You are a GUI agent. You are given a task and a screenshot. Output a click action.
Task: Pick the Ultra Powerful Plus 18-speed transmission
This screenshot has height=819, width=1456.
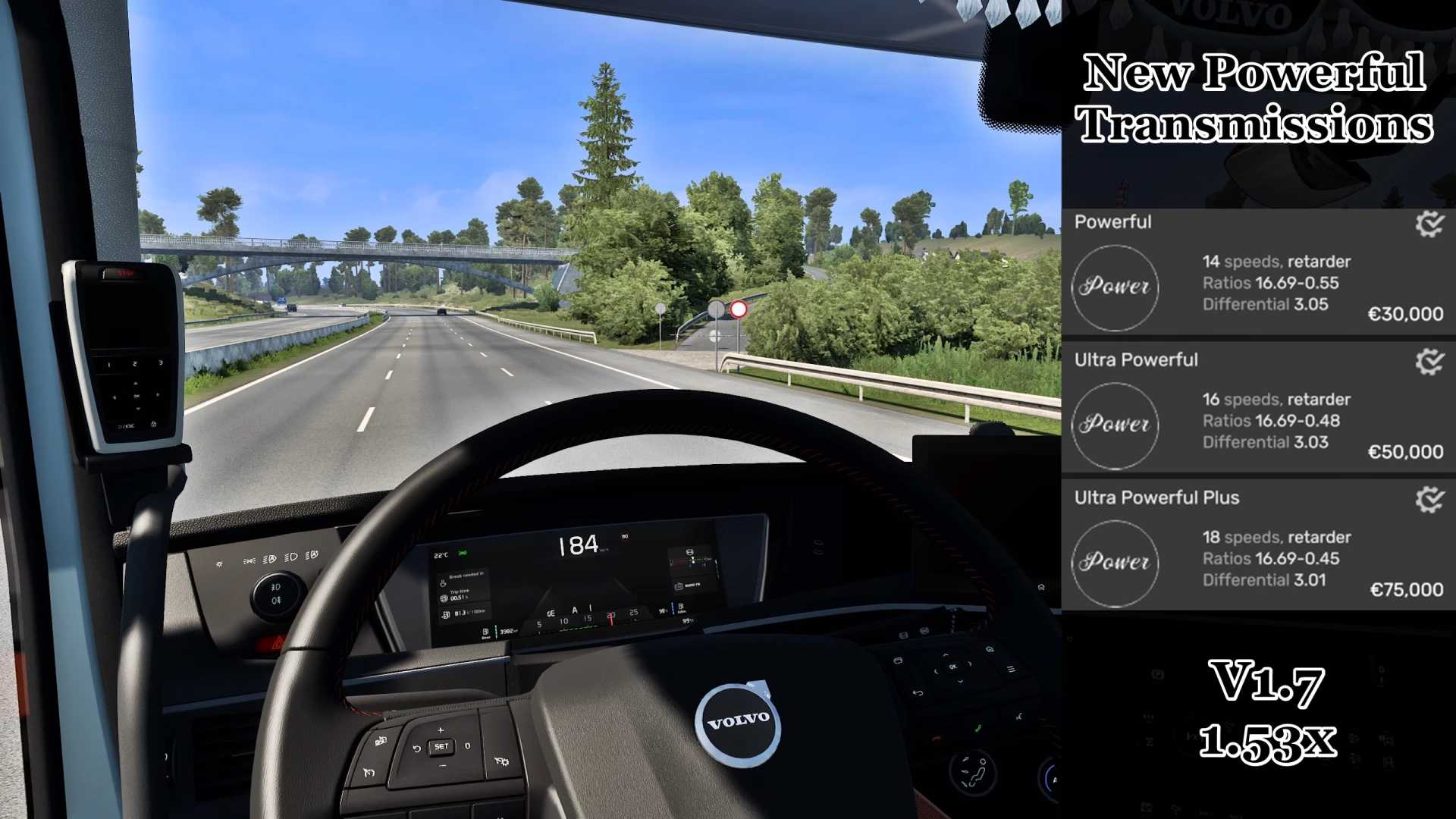pos(1274,559)
